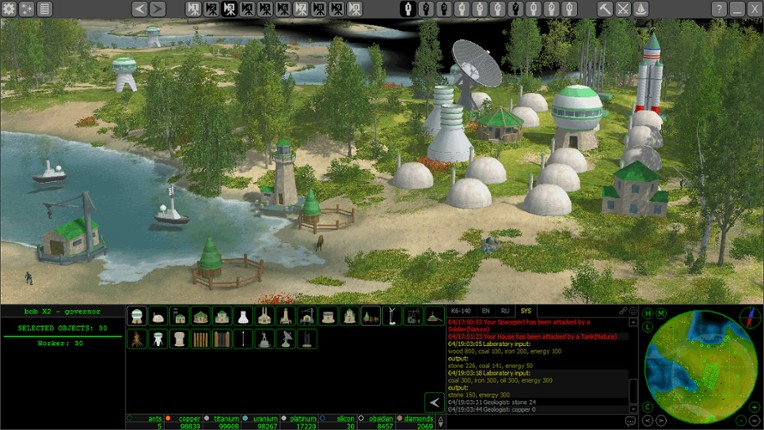Choose the satellite dish building icon
The image size is (764, 430).
(286, 339)
